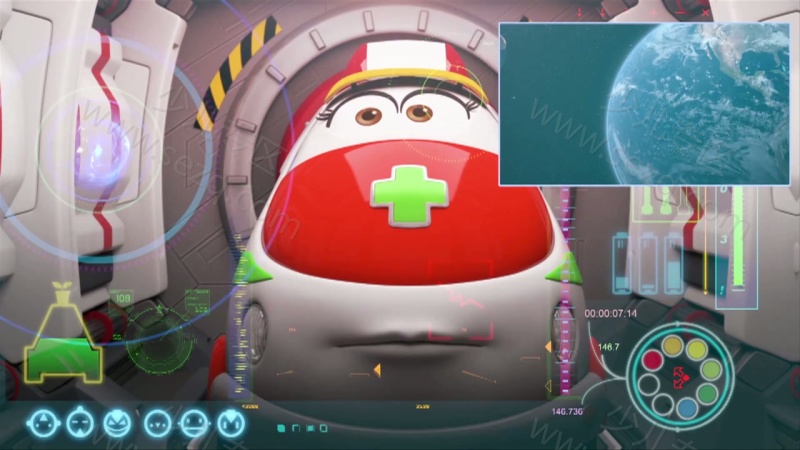Select the red swatch in the color wheel
800x450 pixels.
(x=652, y=360)
